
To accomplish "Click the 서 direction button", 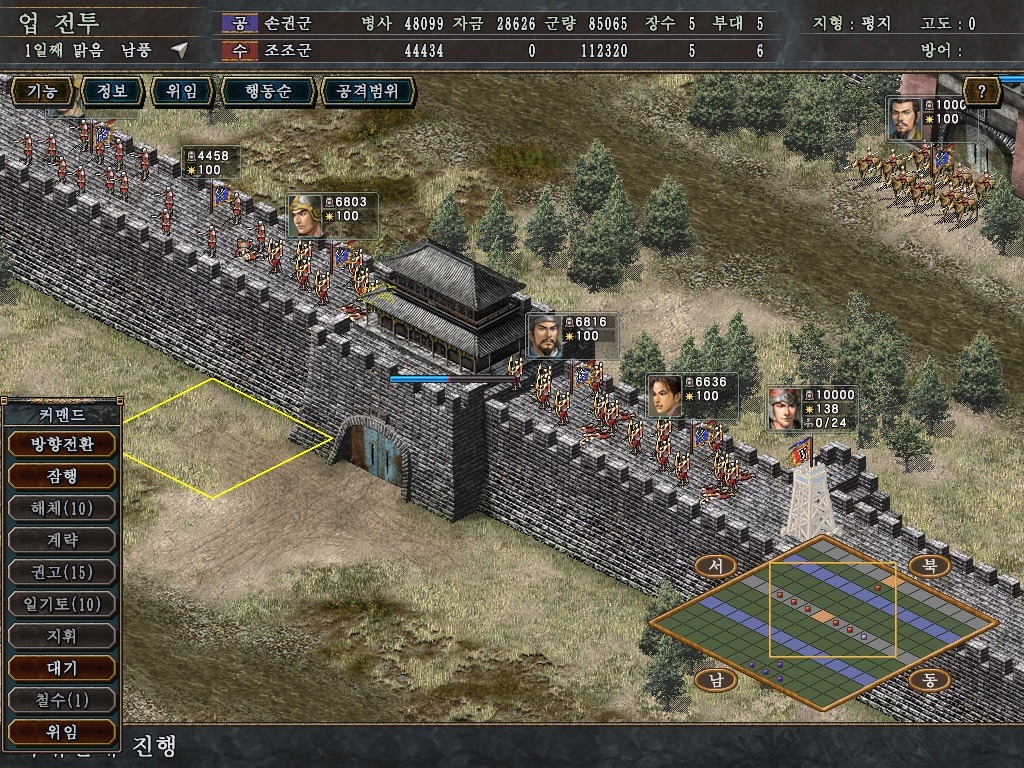I will pyautogui.click(x=715, y=566).
